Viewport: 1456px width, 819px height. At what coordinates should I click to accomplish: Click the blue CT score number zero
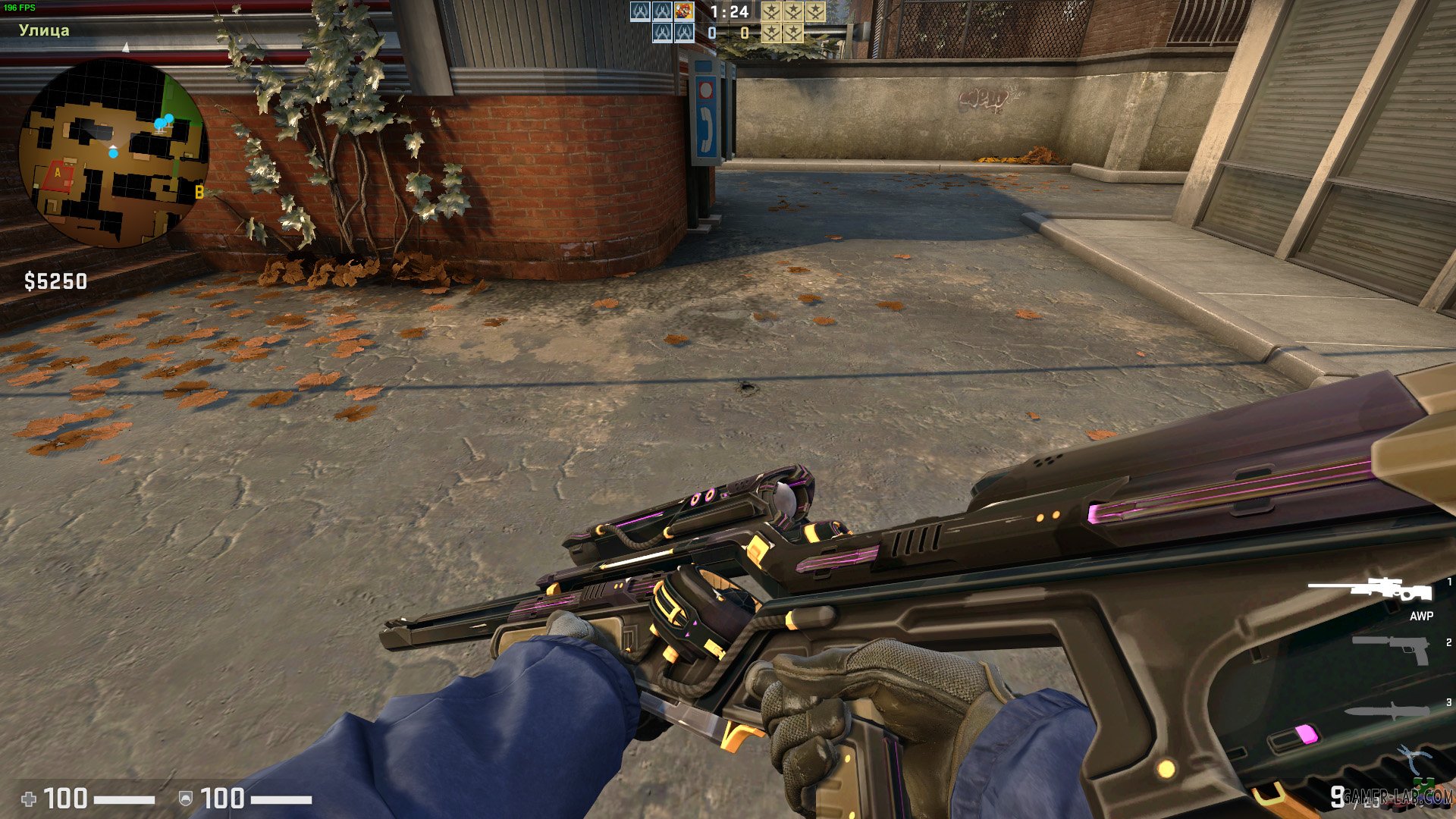click(x=711, y=33)
